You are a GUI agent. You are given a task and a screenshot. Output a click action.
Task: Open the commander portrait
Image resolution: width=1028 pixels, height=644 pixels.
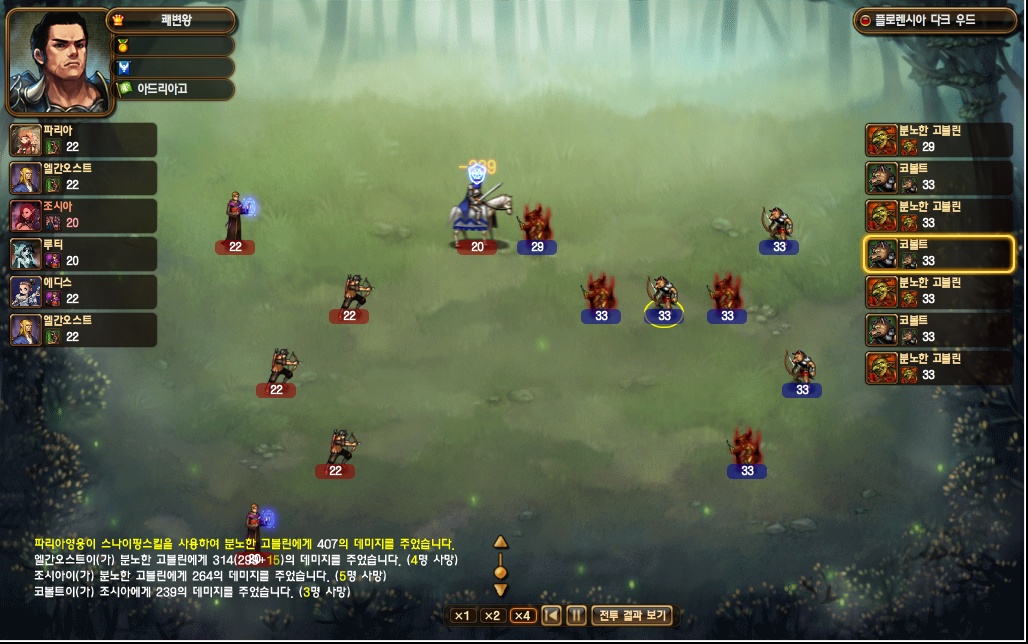tap(59, 62)
